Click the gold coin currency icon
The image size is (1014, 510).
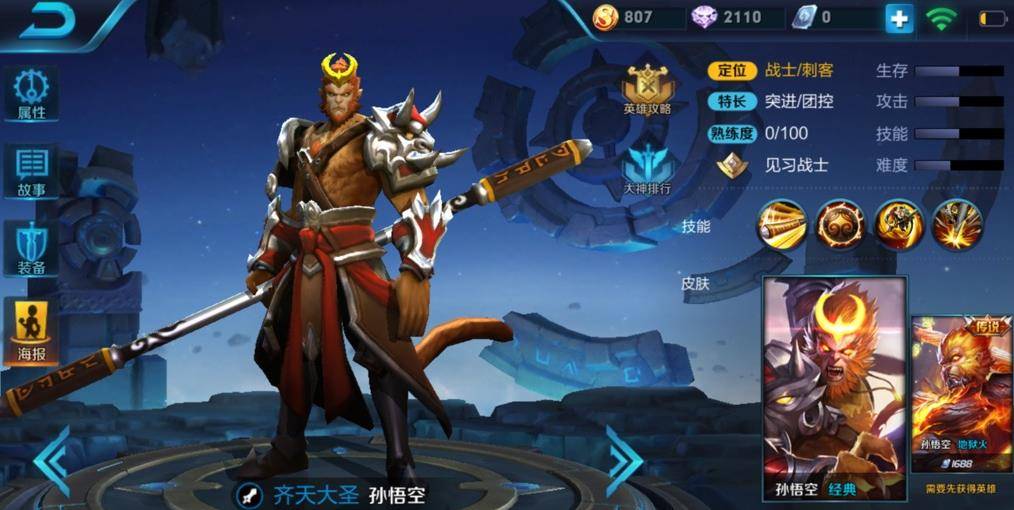point(606,17)
